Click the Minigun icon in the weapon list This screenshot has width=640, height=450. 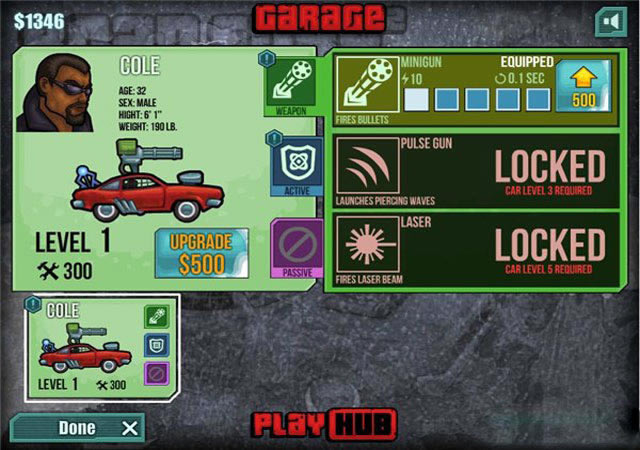(x=366, y=85)
